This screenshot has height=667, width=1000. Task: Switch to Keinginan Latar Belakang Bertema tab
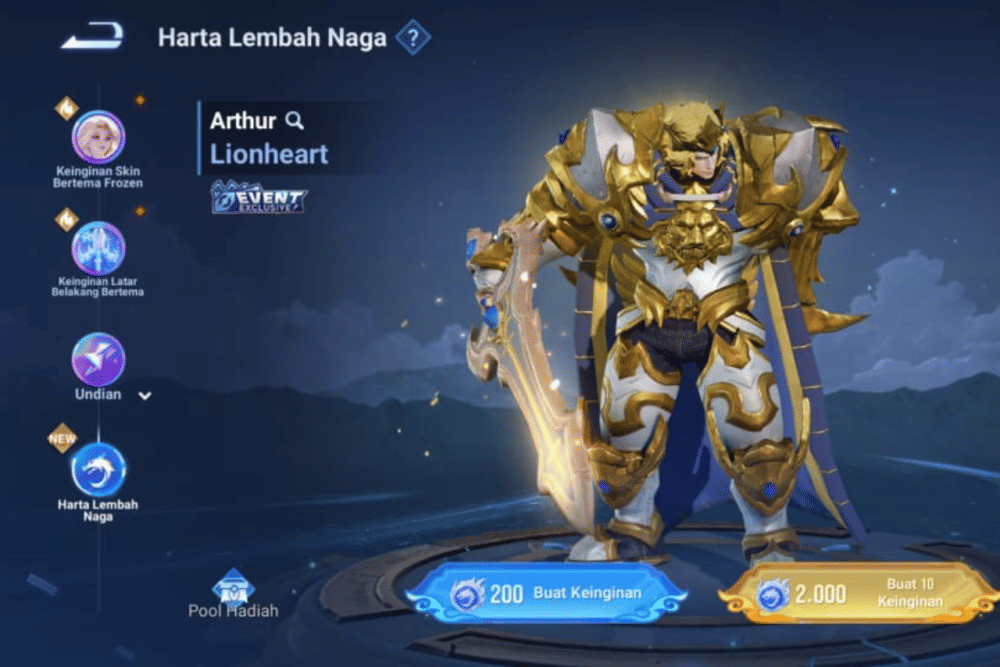(x=98, y=248)
